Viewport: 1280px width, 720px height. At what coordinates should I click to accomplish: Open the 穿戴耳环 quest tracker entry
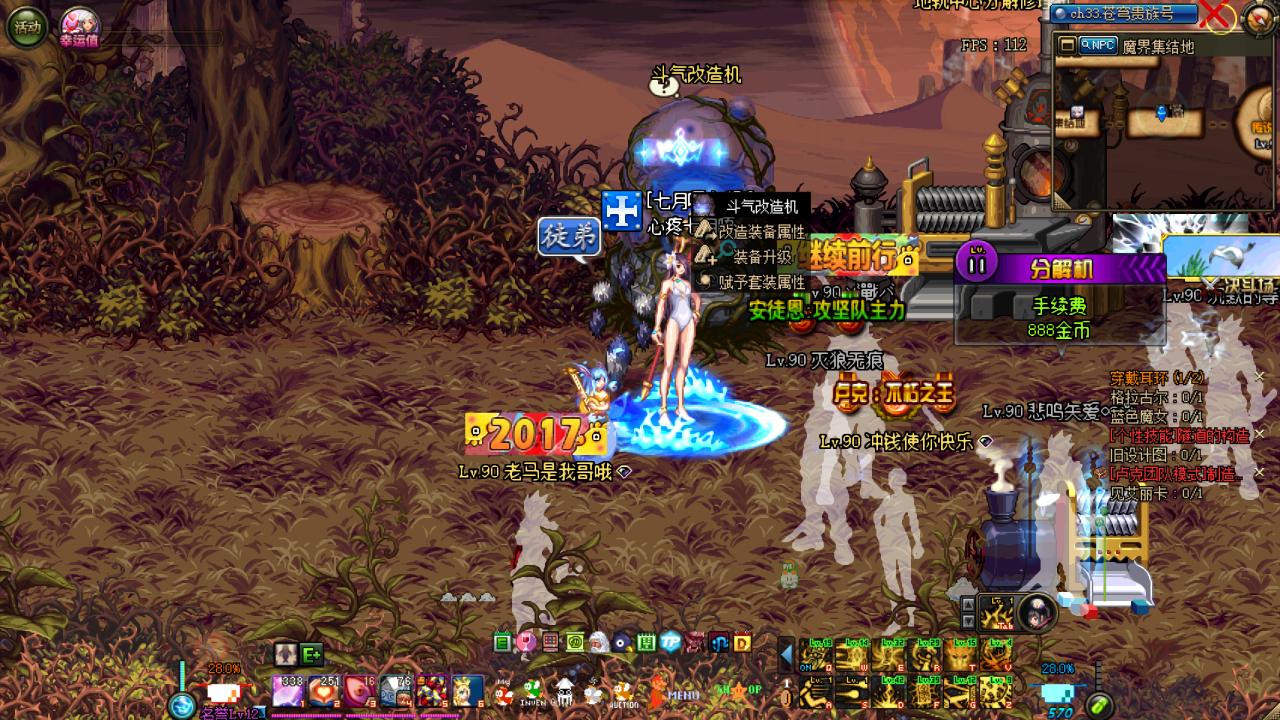pyautogui.click(x=1157, y=378)
